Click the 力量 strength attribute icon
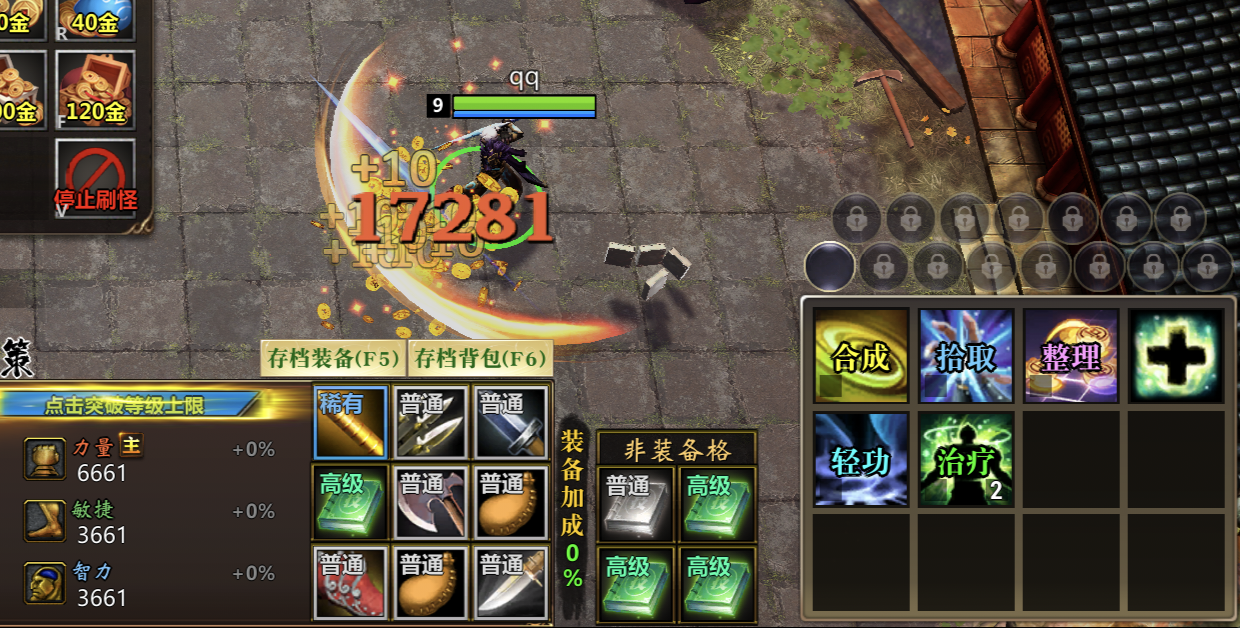This screenshot has width=1240, height=628. [x=46, y=458]
